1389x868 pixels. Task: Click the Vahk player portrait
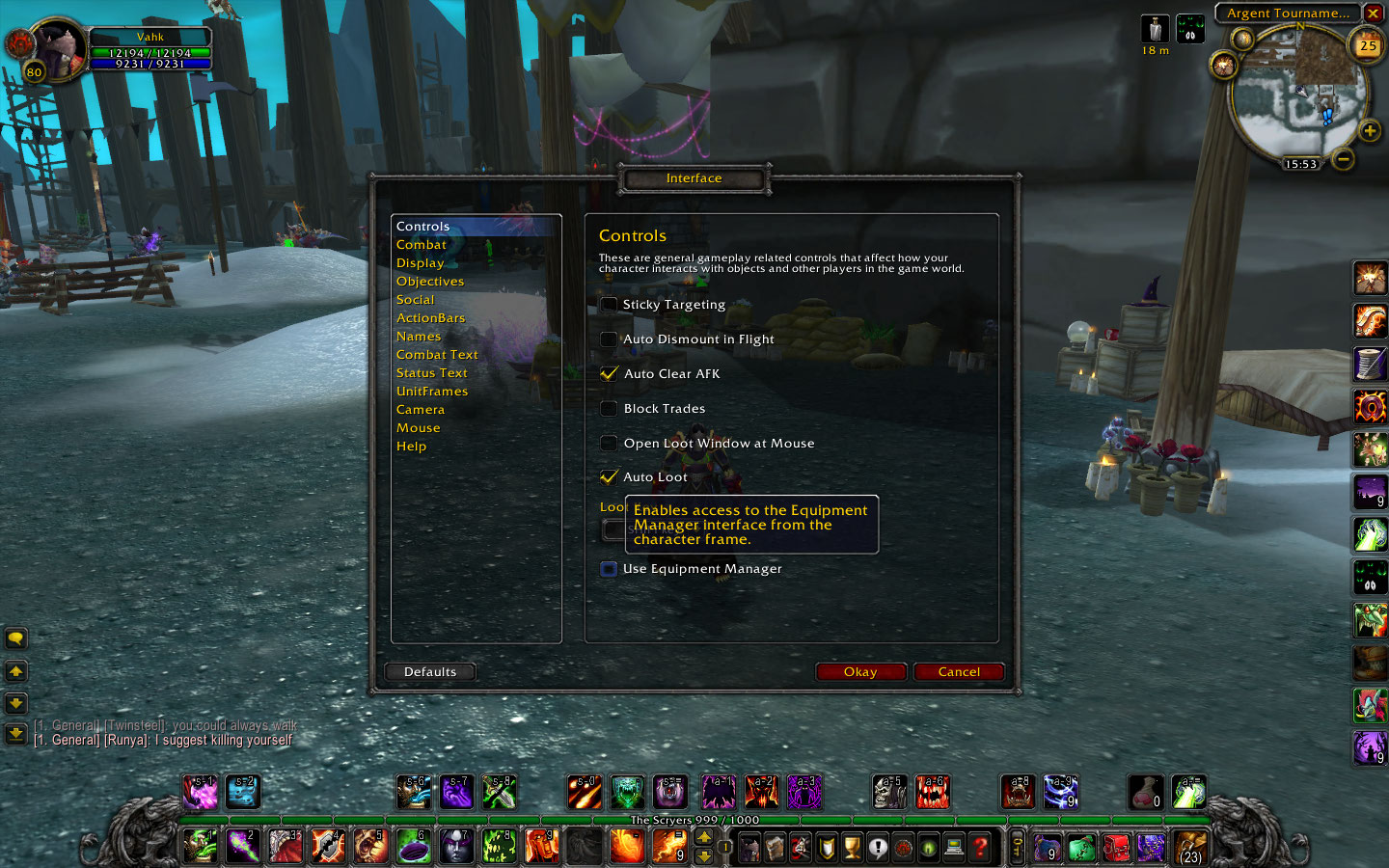click(58, 50)
